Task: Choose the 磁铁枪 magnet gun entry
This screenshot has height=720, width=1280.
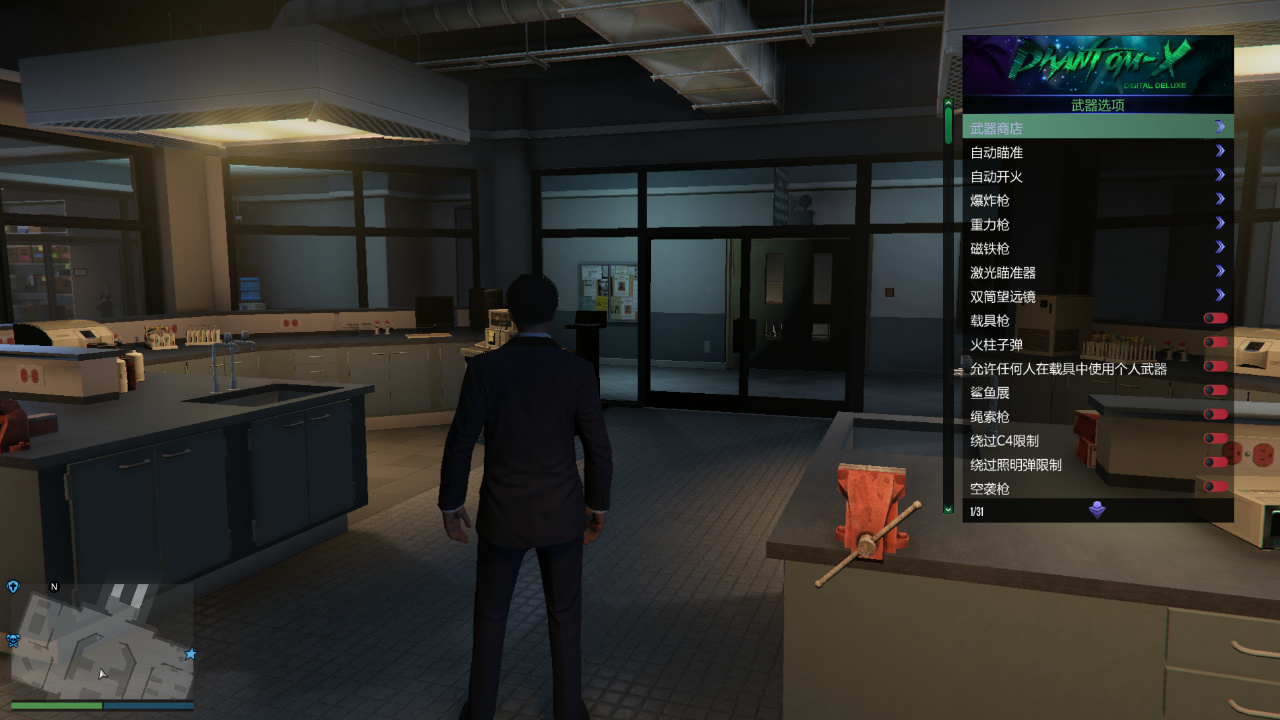Action: pos(1097,248)
